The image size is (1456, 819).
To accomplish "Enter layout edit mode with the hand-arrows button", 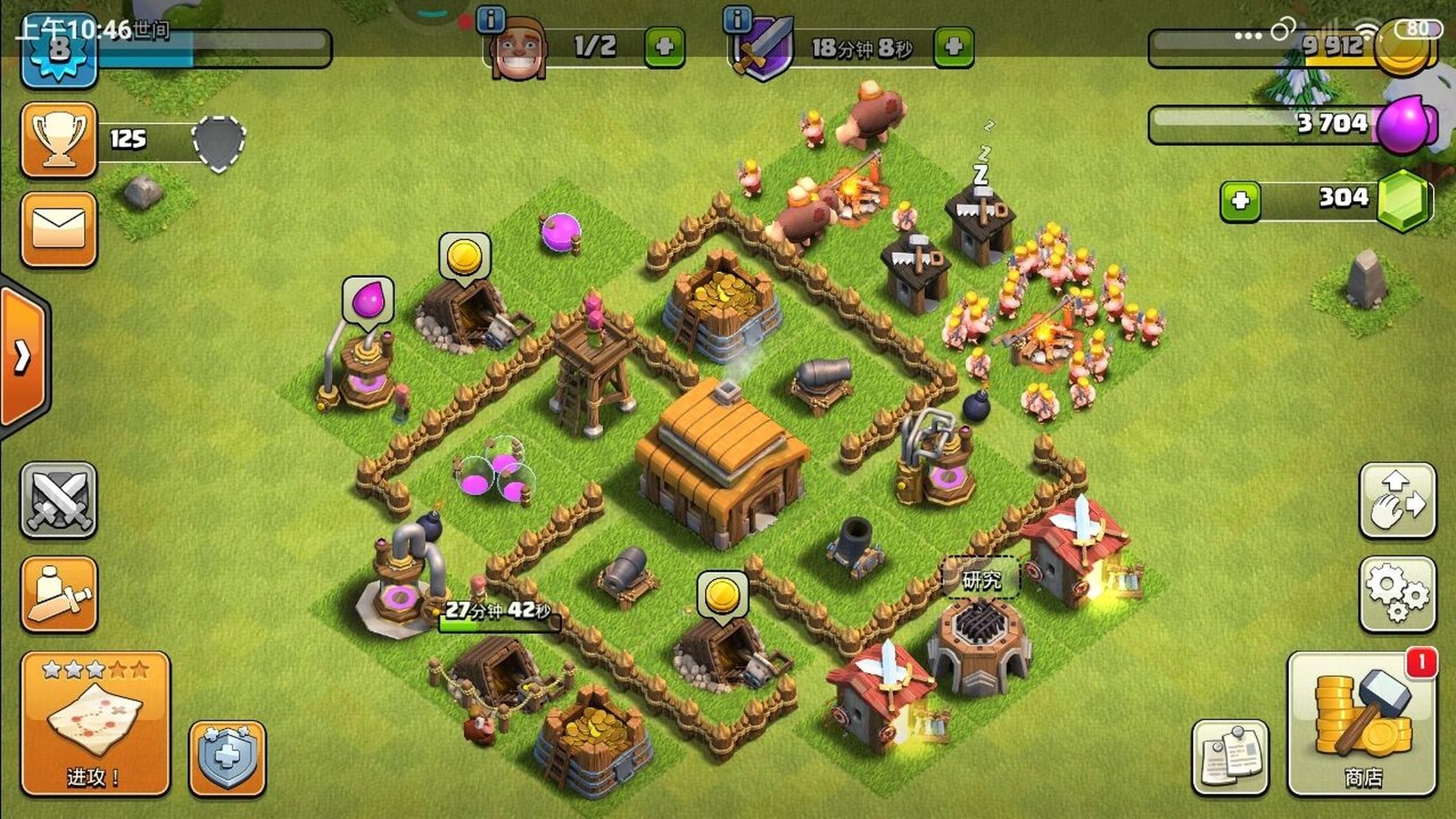I will click(x=1397, y=500).
